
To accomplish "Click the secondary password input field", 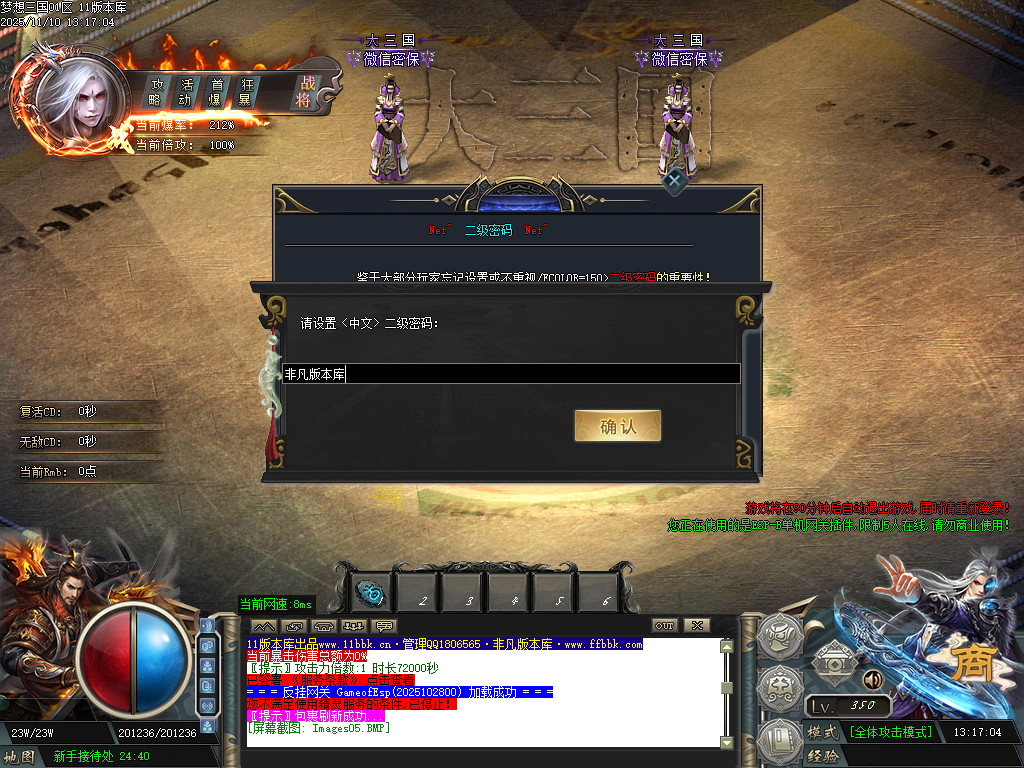I will pyautogui.click(x=511, y=374).
